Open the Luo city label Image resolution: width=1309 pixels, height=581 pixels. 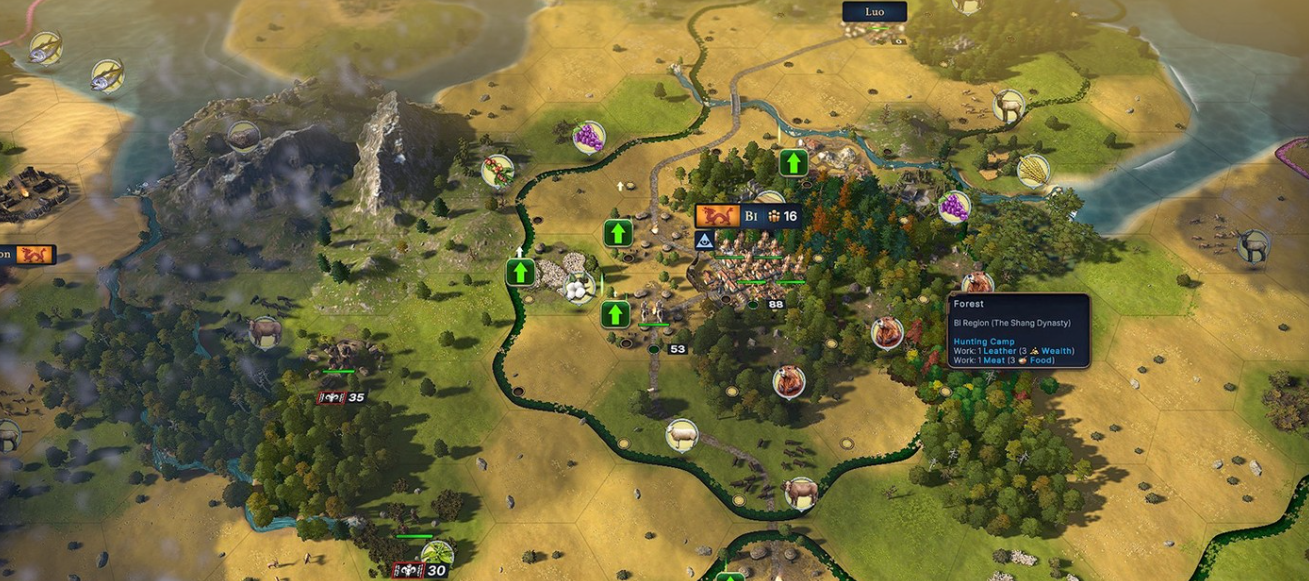click(874, 12)
